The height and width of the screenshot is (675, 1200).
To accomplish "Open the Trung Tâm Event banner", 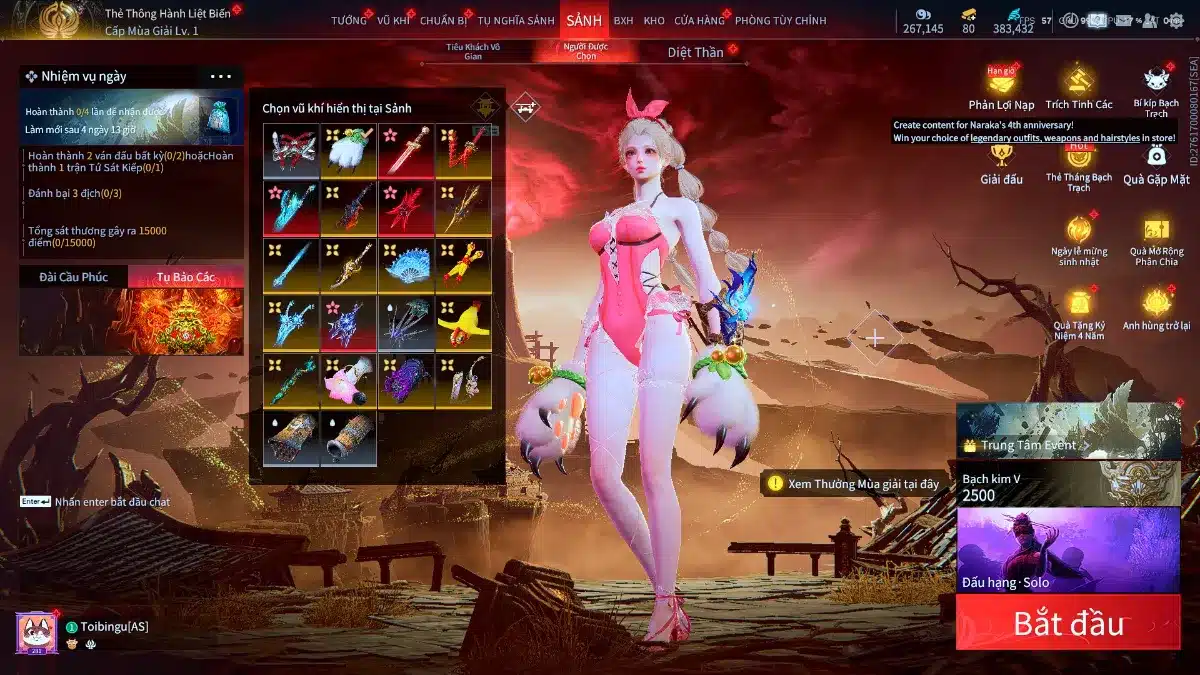I will pos(1068,430).
